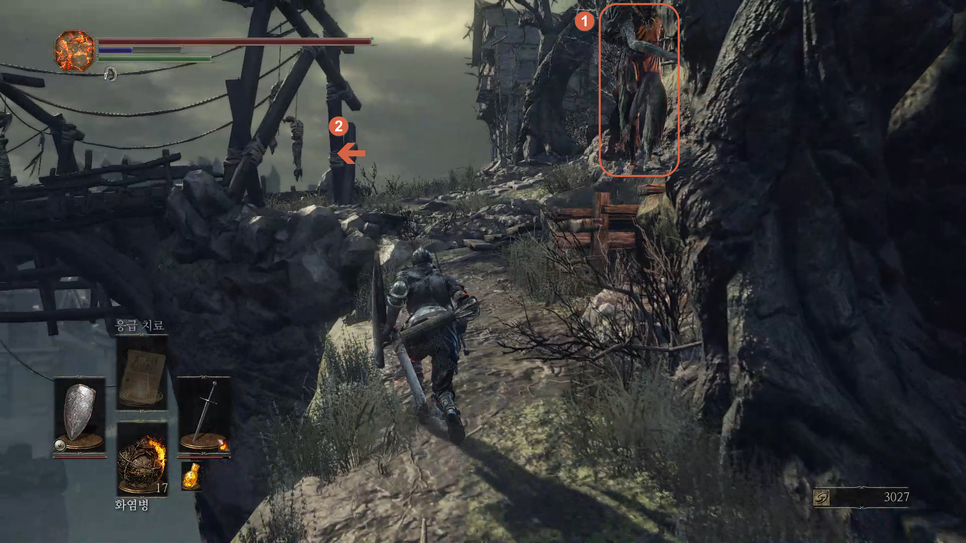This screenshot has width=966, height=543.
Task: Select the longsword right-hand slot
Action: (x=204, y=415)
